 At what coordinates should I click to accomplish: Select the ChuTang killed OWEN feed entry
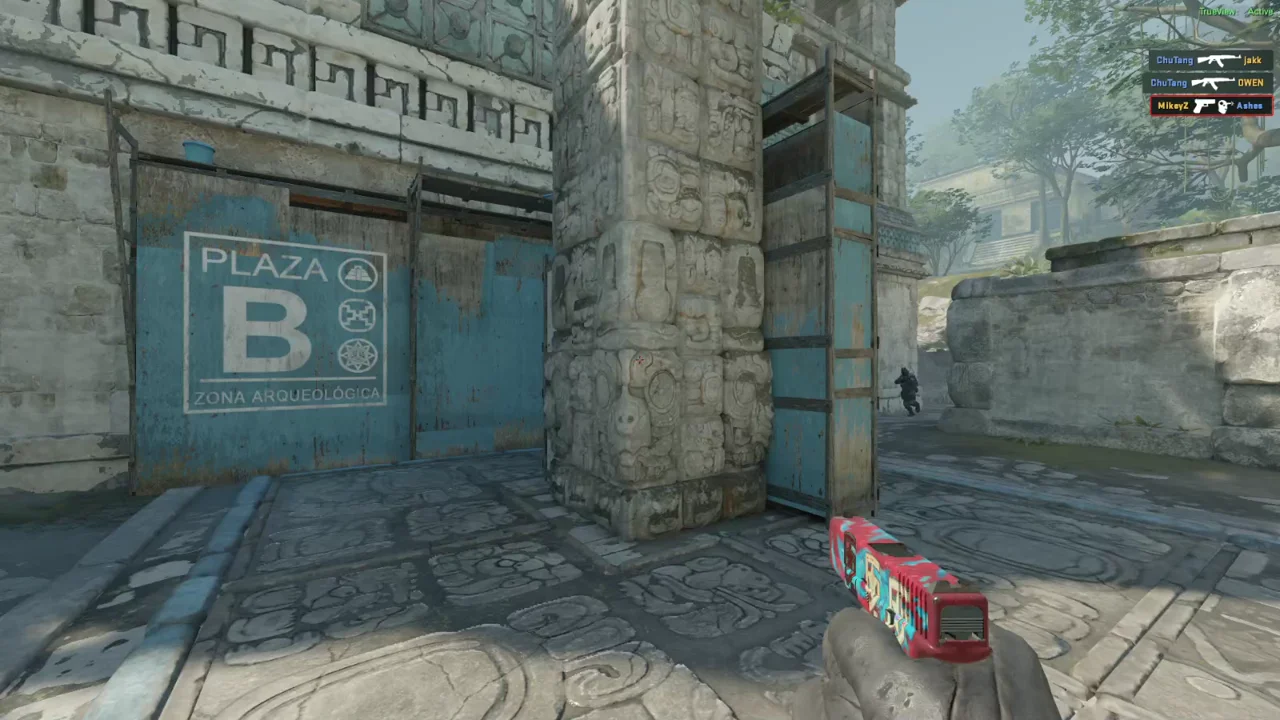coord(1209,83)
